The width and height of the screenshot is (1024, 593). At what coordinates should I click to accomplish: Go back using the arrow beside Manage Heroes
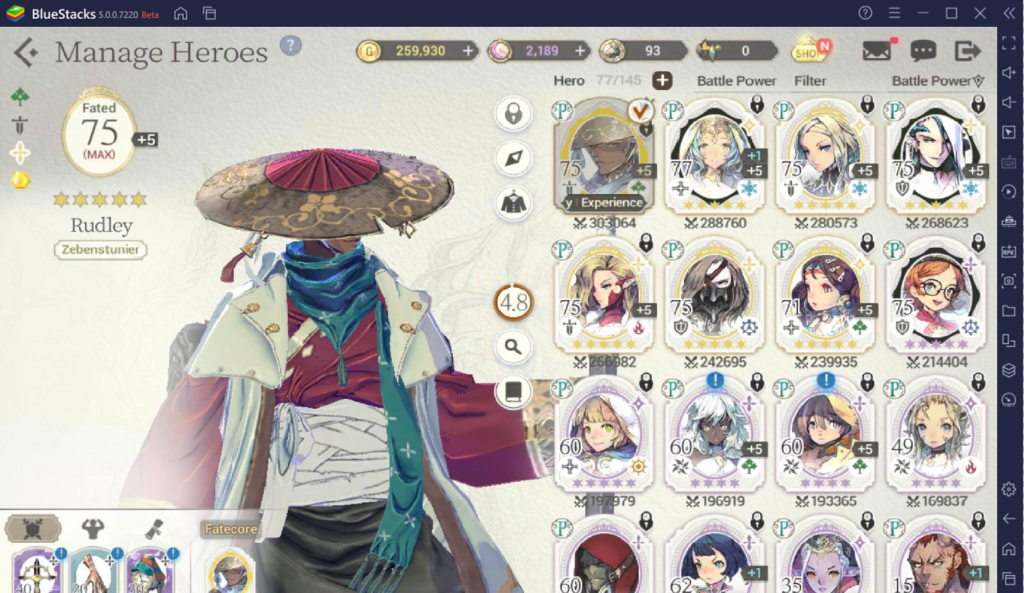(26, 52)
